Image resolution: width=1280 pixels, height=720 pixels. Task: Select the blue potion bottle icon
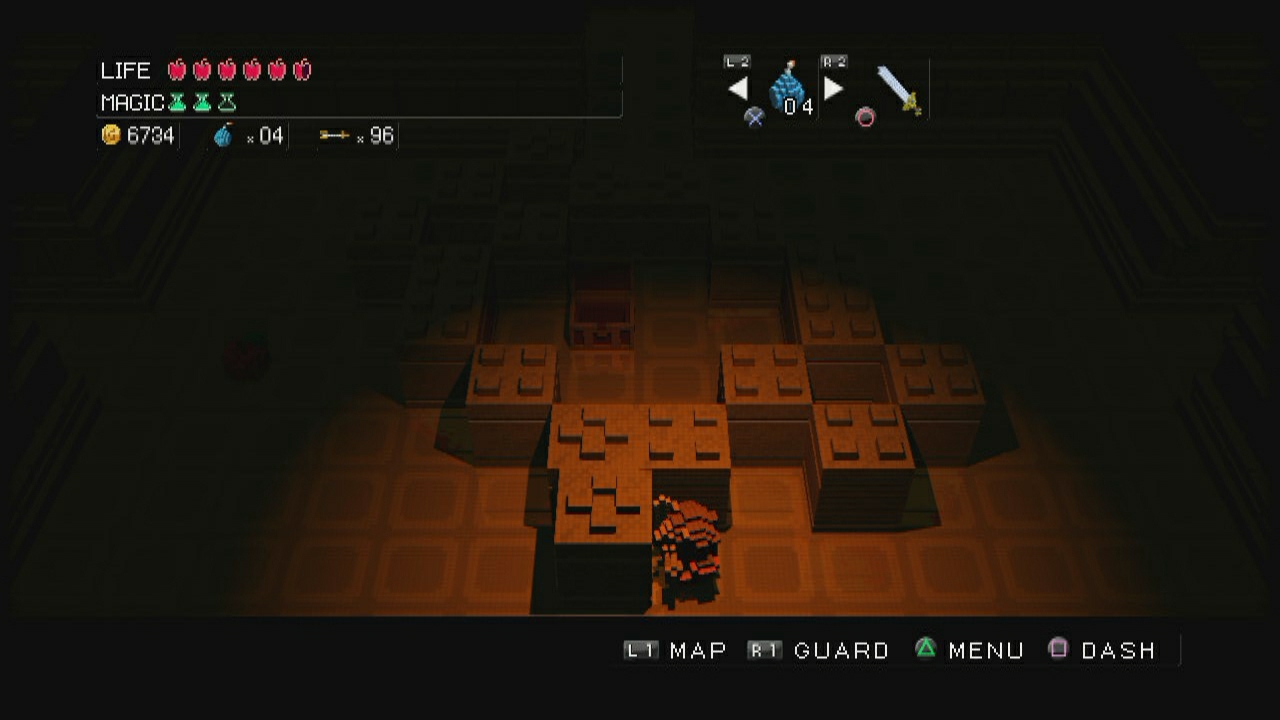pos(224,134)
